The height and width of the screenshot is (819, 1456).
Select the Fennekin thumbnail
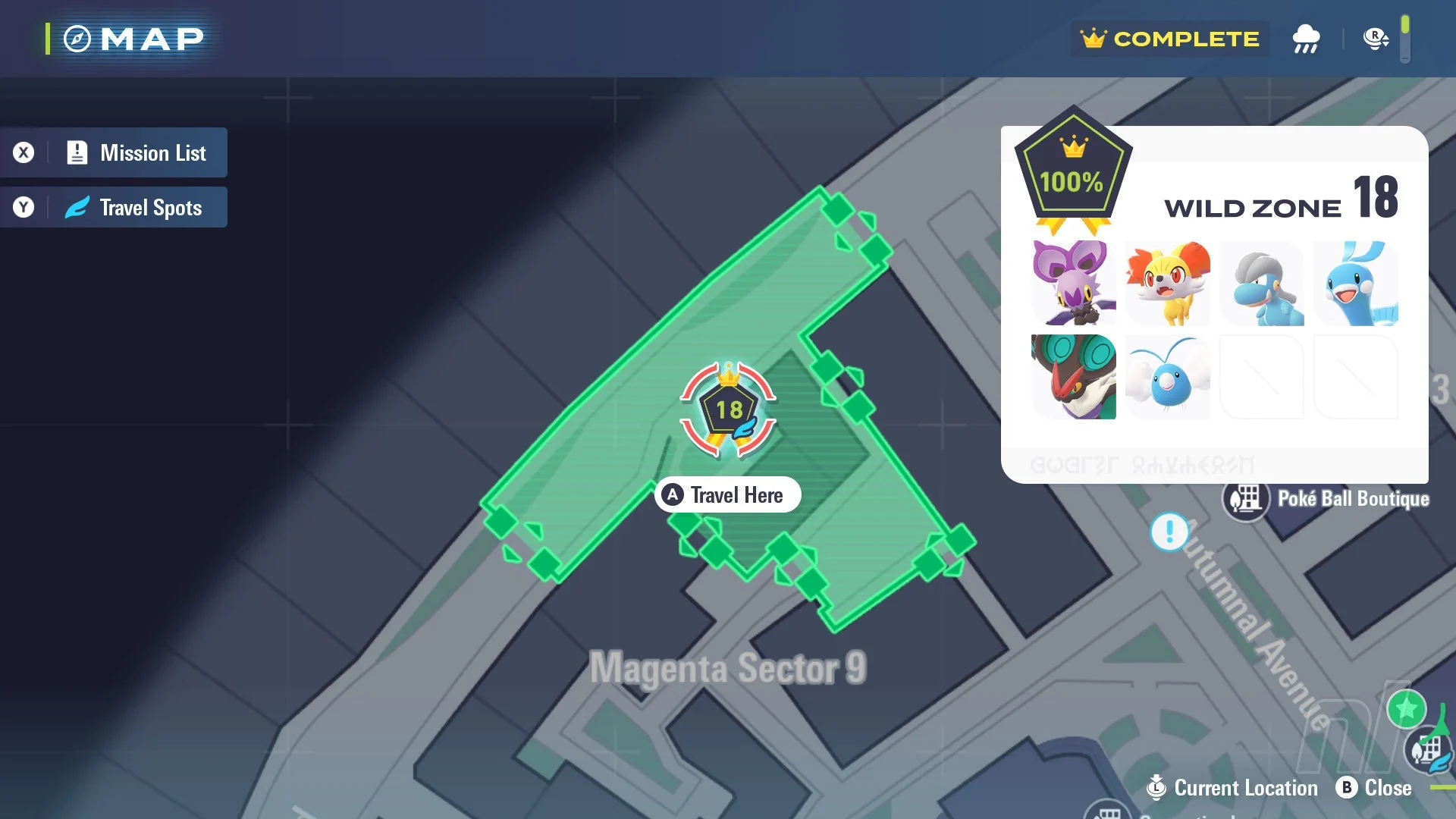(x=1168, y=284)
